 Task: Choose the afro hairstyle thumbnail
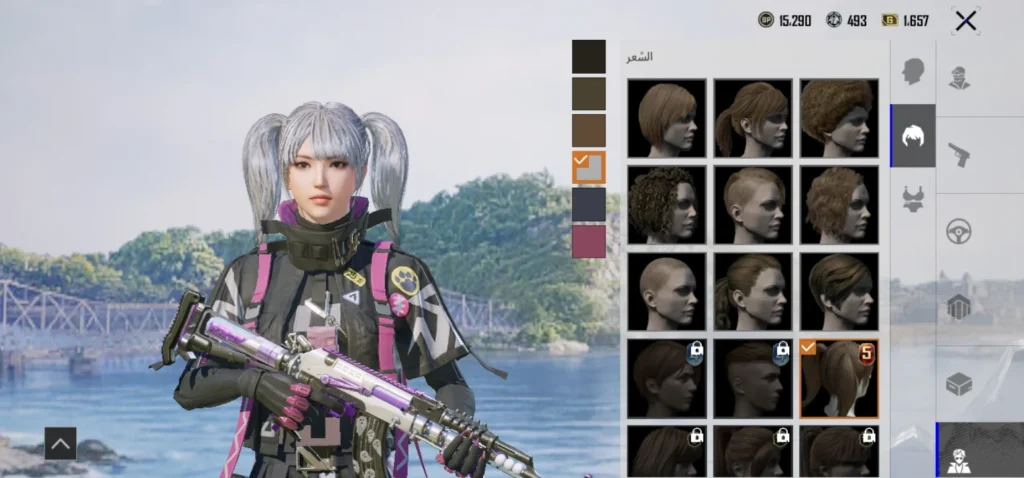click(x=838, y=118)
